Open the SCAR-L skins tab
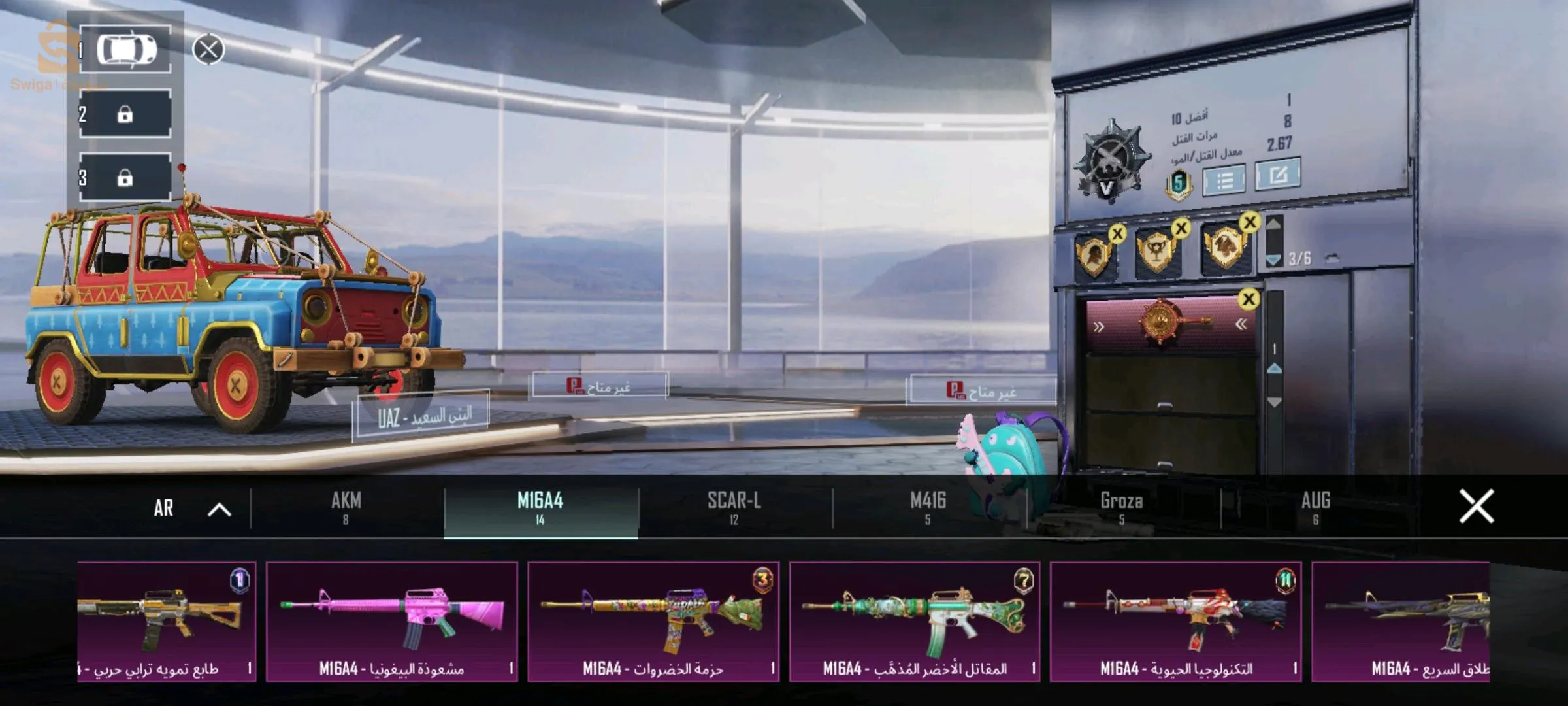Image resolution: width=1568 pixels, height=706 pixels. pyautogui.click(x=734, y=507)
